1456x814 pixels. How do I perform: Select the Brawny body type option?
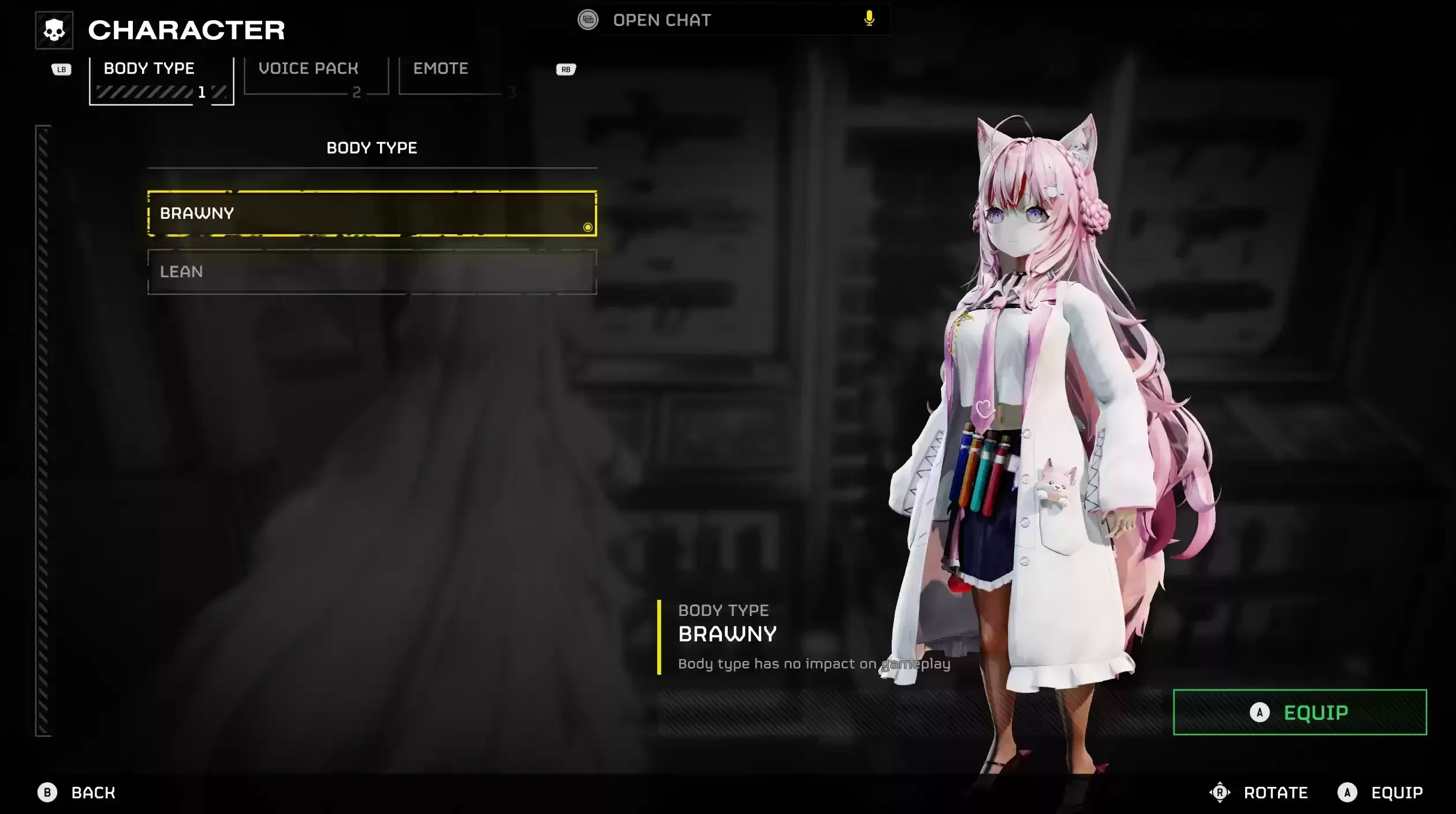pyautogui.click(x=372, y=214)
